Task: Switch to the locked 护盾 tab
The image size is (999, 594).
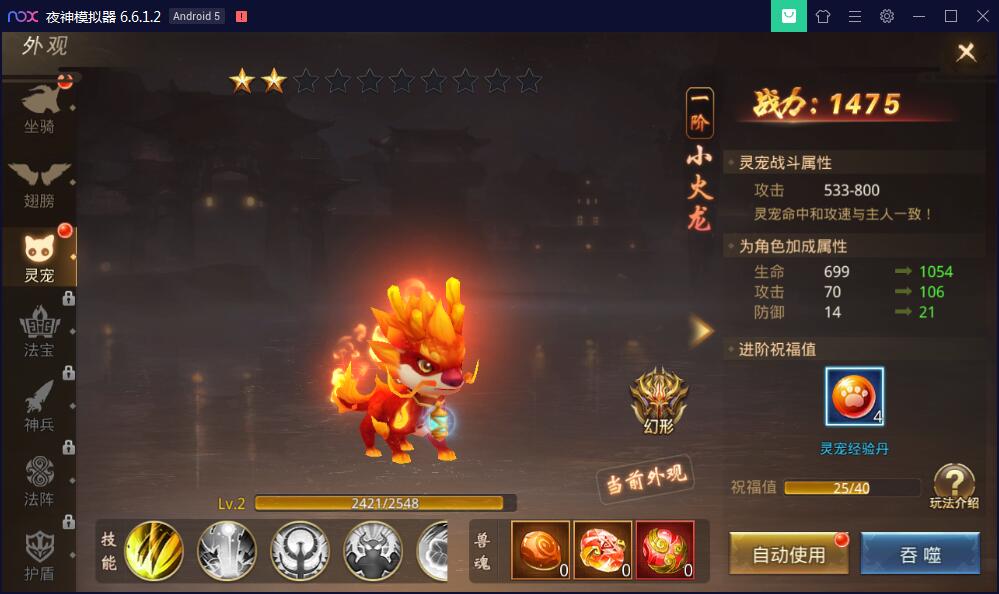Action: [40, 553]
